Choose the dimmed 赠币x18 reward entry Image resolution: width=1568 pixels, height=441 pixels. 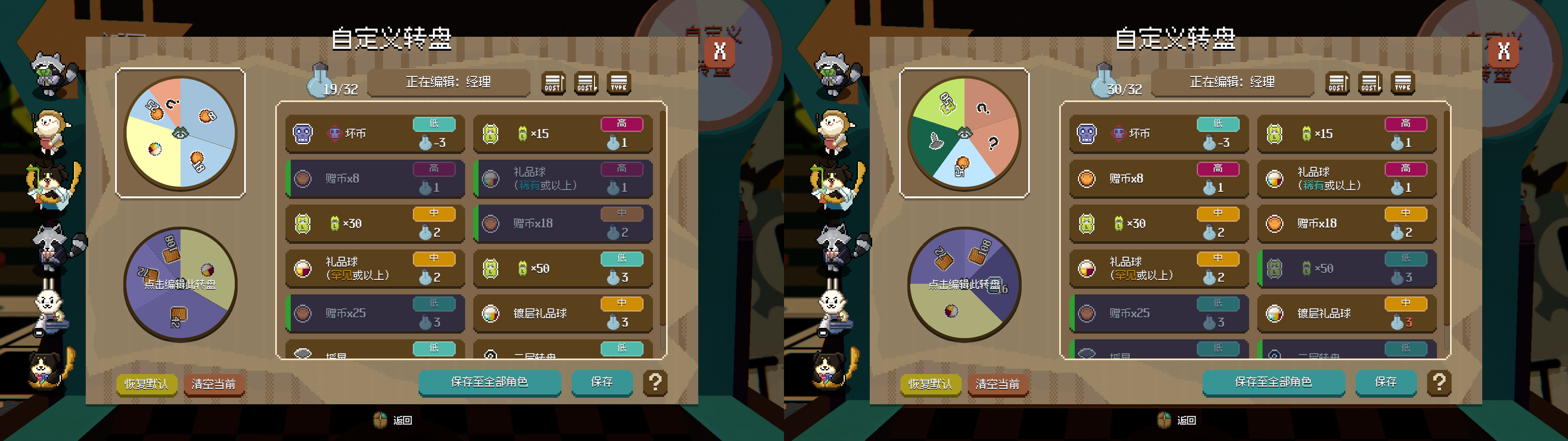pos(563,223)
